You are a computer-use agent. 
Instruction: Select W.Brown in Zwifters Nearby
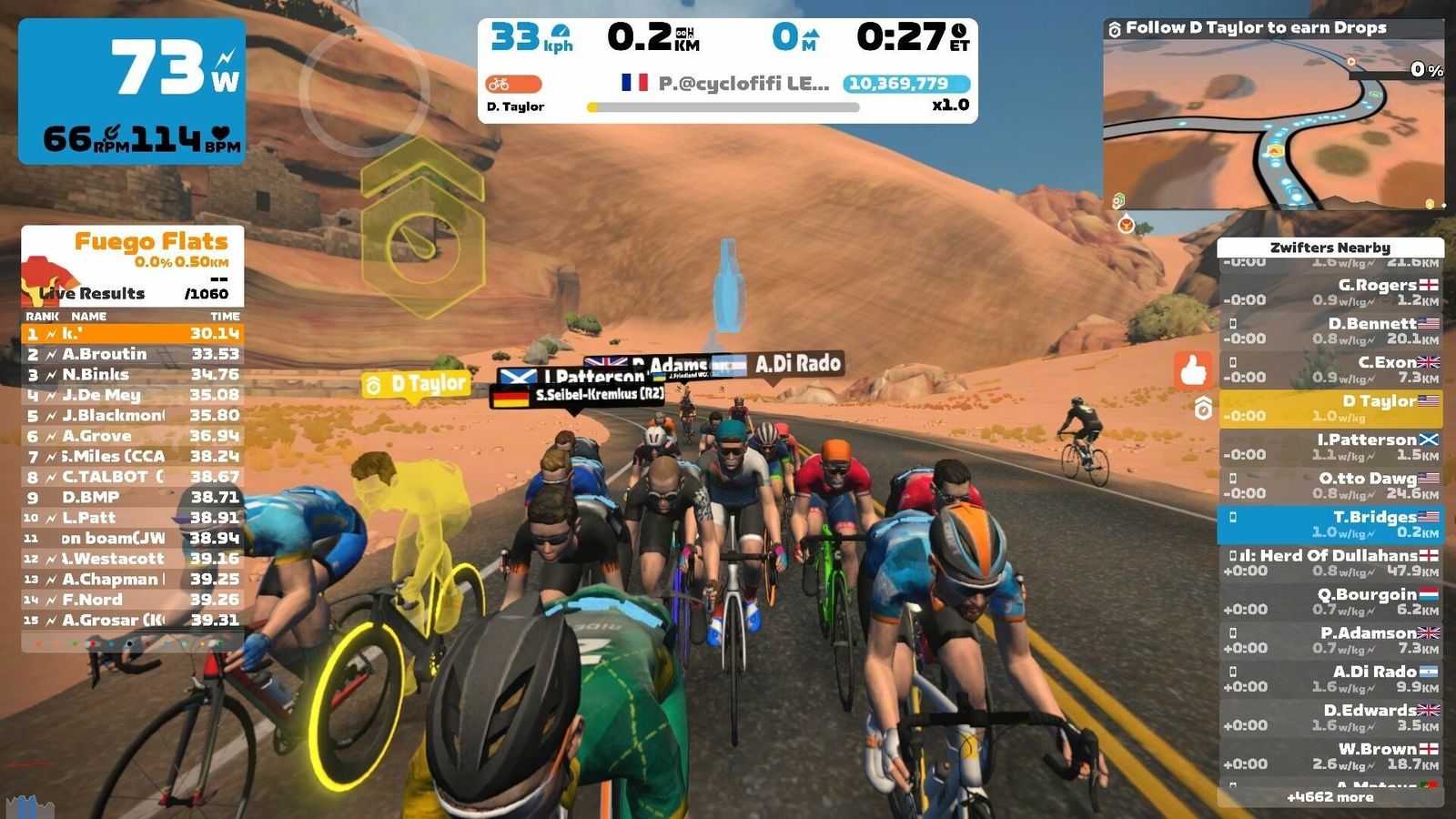click(1330, 756)
